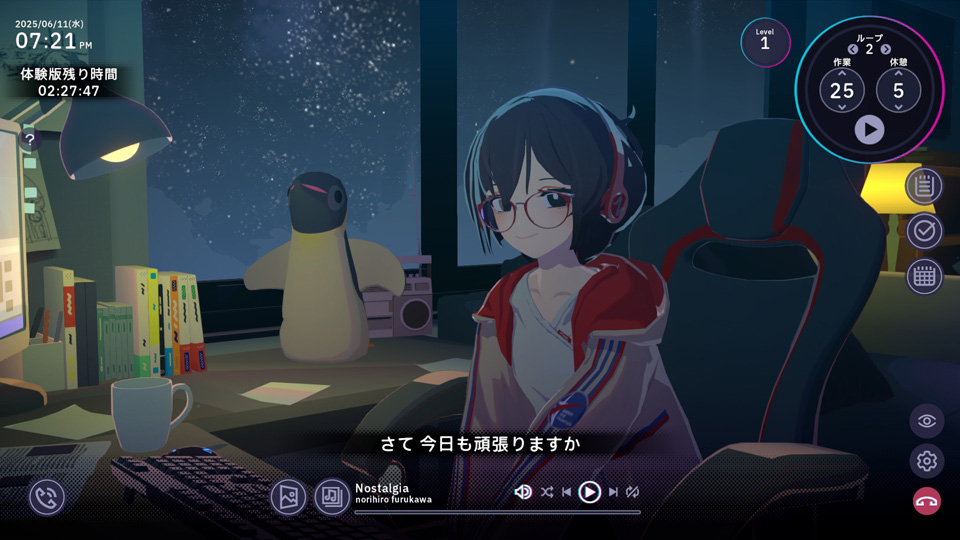This screenshot has height=540, width=960.
Task: Play the Nostalgia track
Action: pos(590,492)
